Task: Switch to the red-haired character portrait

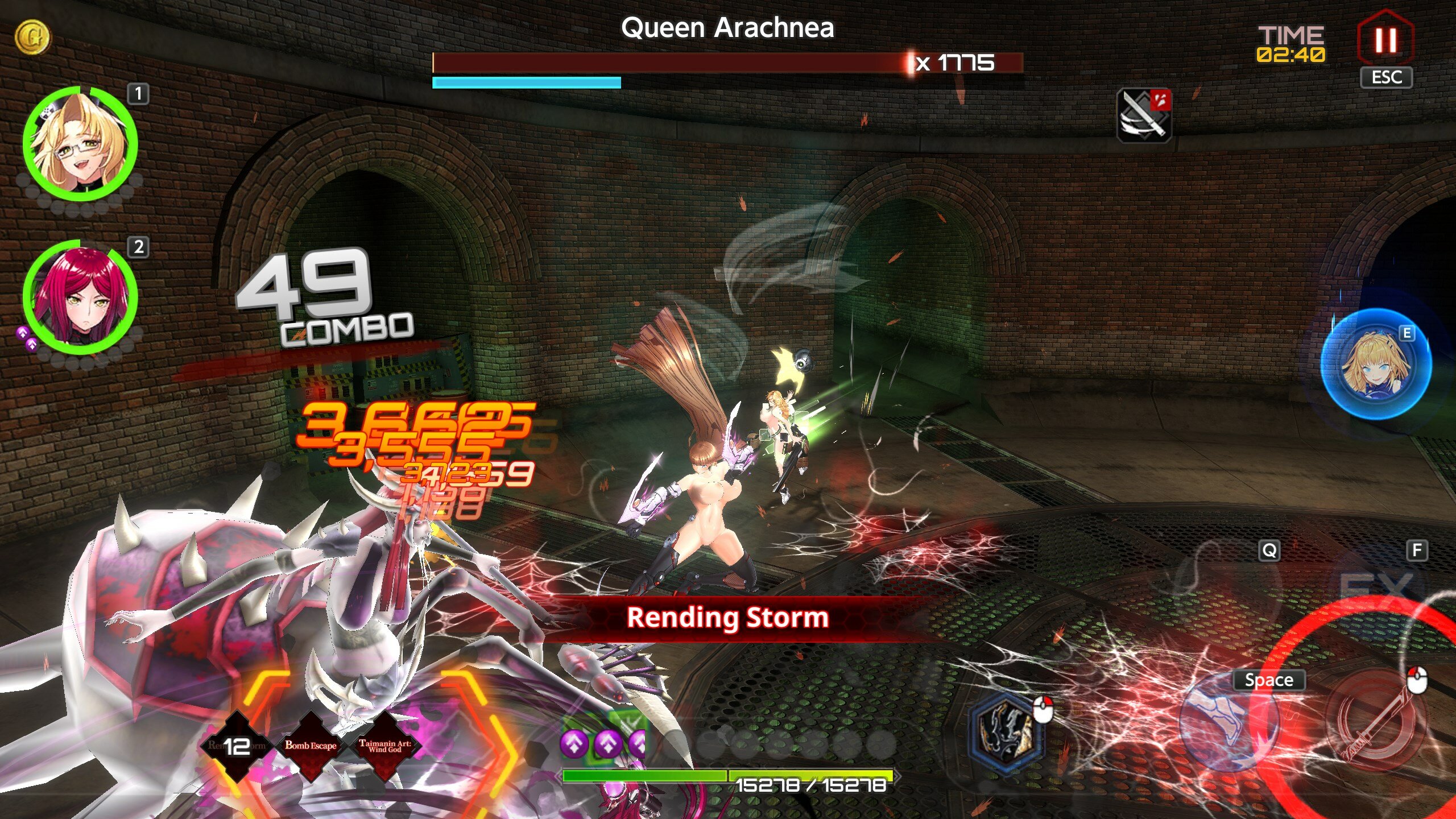Action: tap(80, 297)
